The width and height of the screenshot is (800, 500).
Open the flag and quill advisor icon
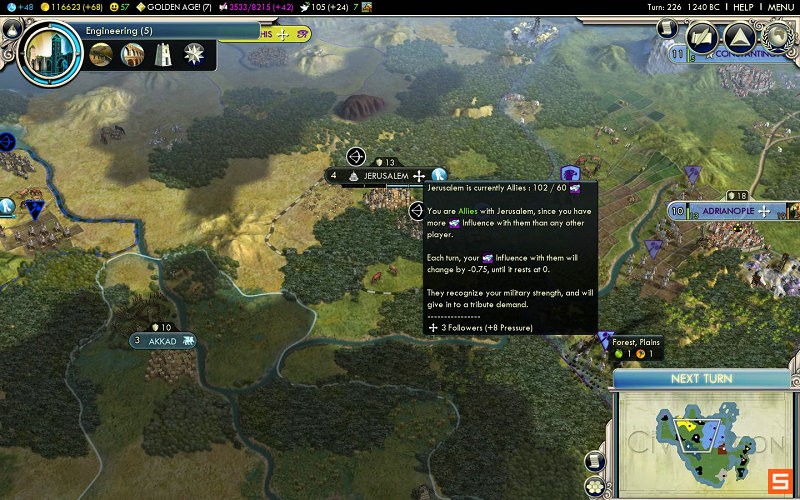pyautogui.click(x=703, y=38)
